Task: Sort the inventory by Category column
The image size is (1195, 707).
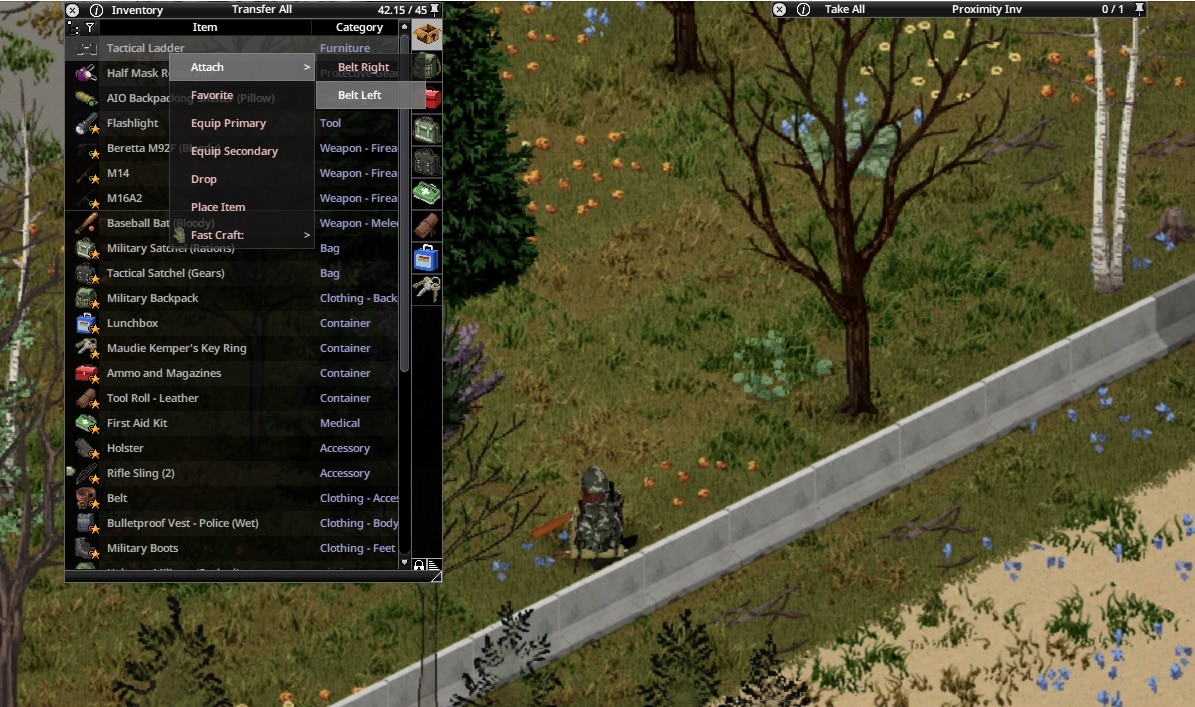Action: coord(358,27)
